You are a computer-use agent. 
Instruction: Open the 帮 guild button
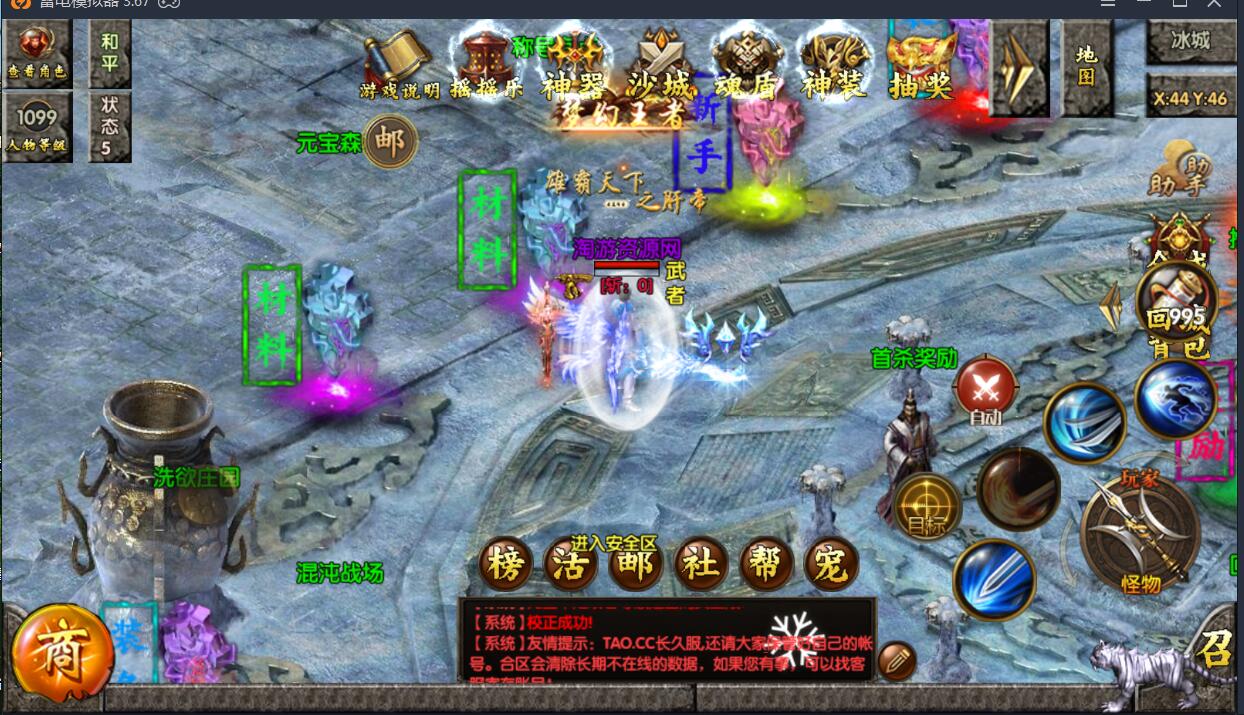[x=766, y=565]
